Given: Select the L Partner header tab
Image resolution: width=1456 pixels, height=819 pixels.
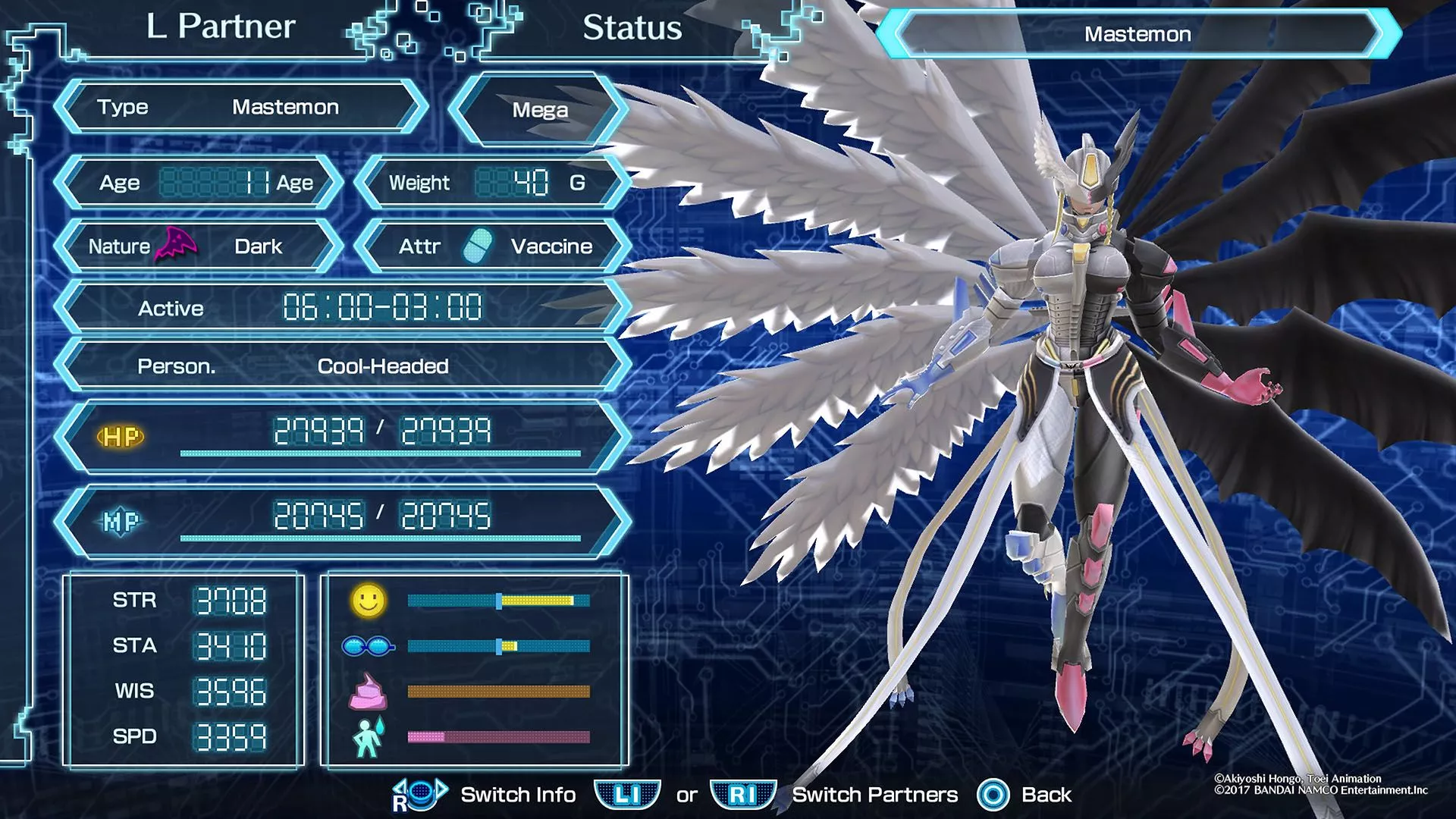Looking at the screenshot, I should (220, 27).
